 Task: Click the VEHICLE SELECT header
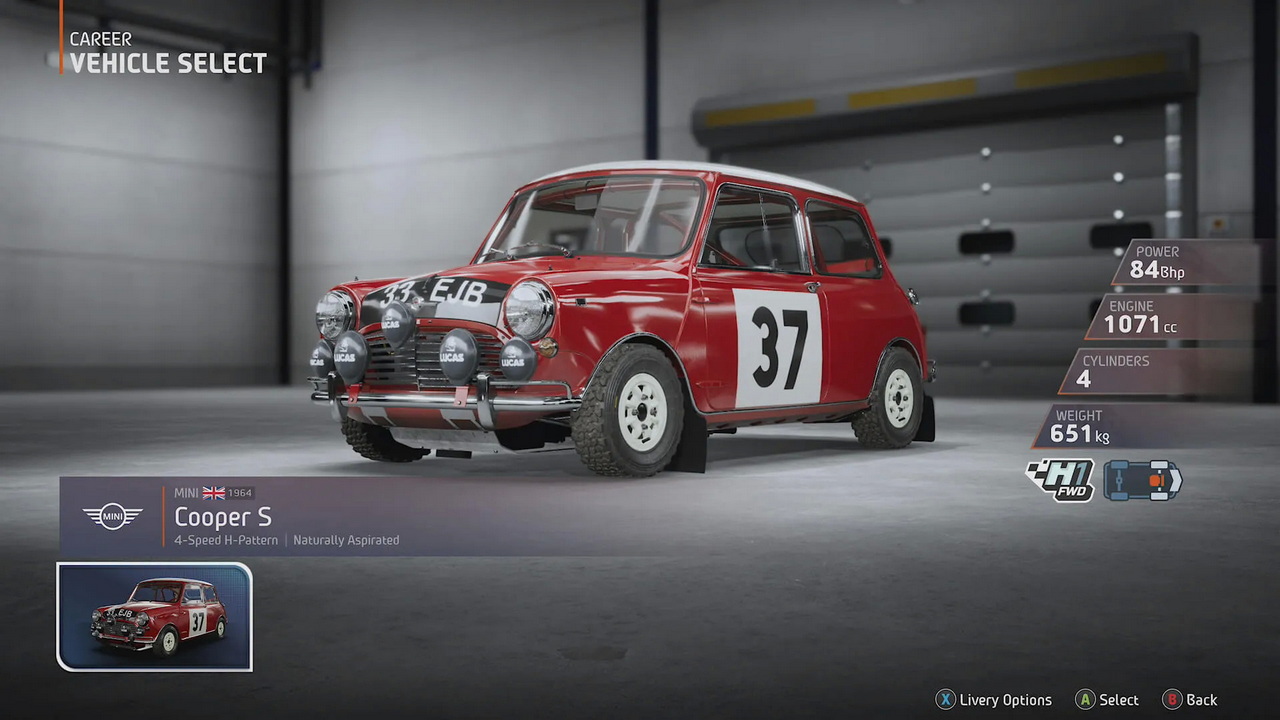click(167, 63)
